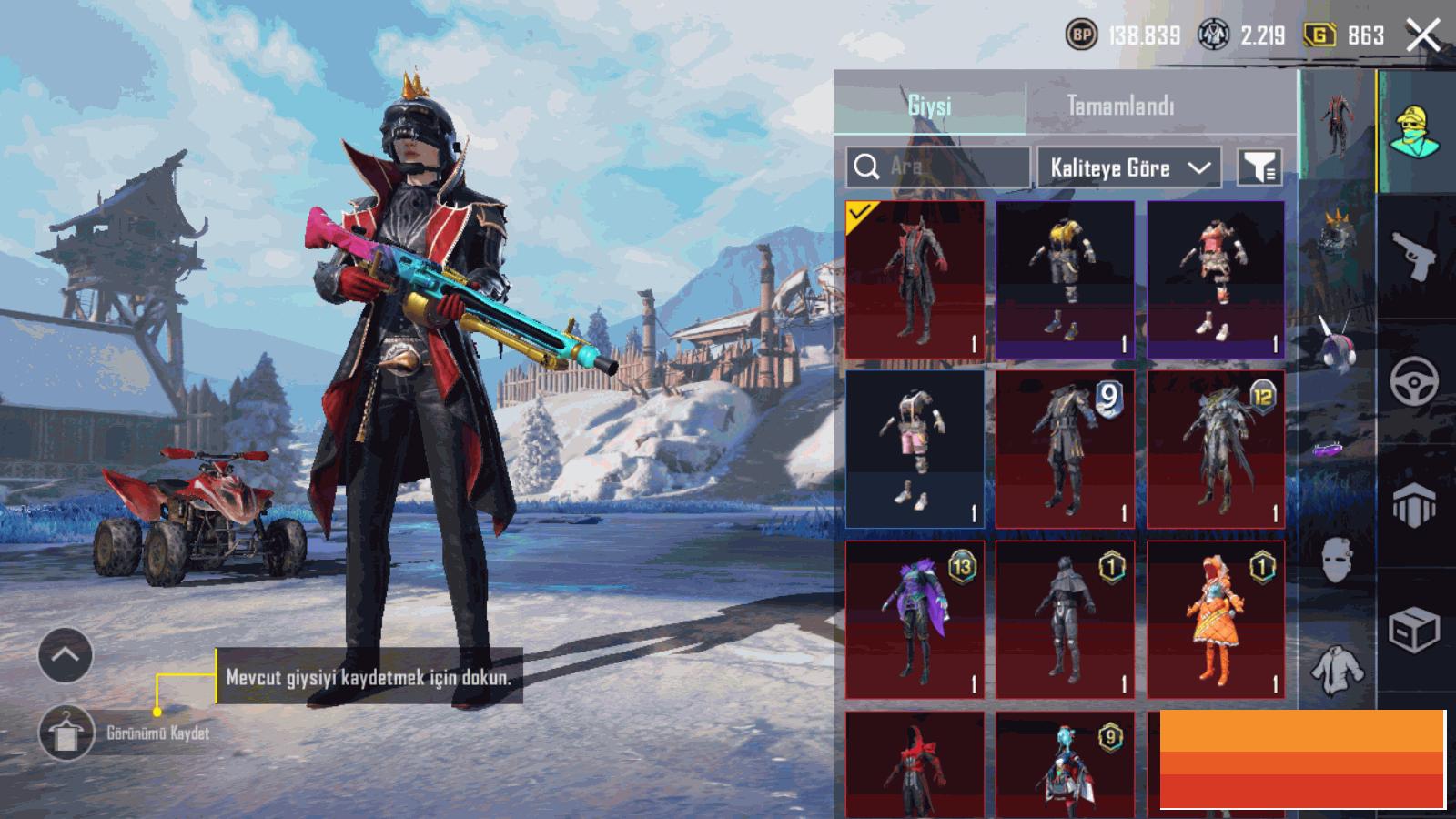Close the inventory screen with the X
Viewport: 1456px width, 819px height.
point(1423,36)
